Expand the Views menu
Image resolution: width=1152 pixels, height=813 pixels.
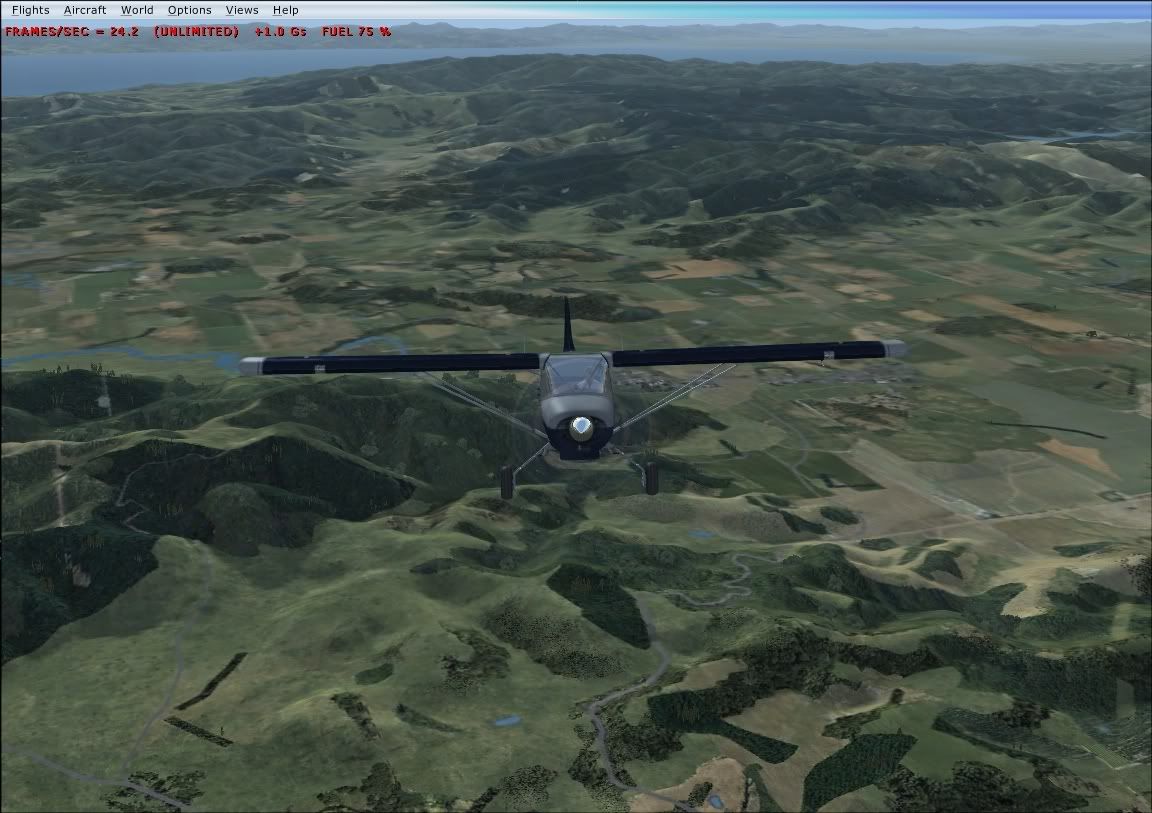click(x=242, y=10)
